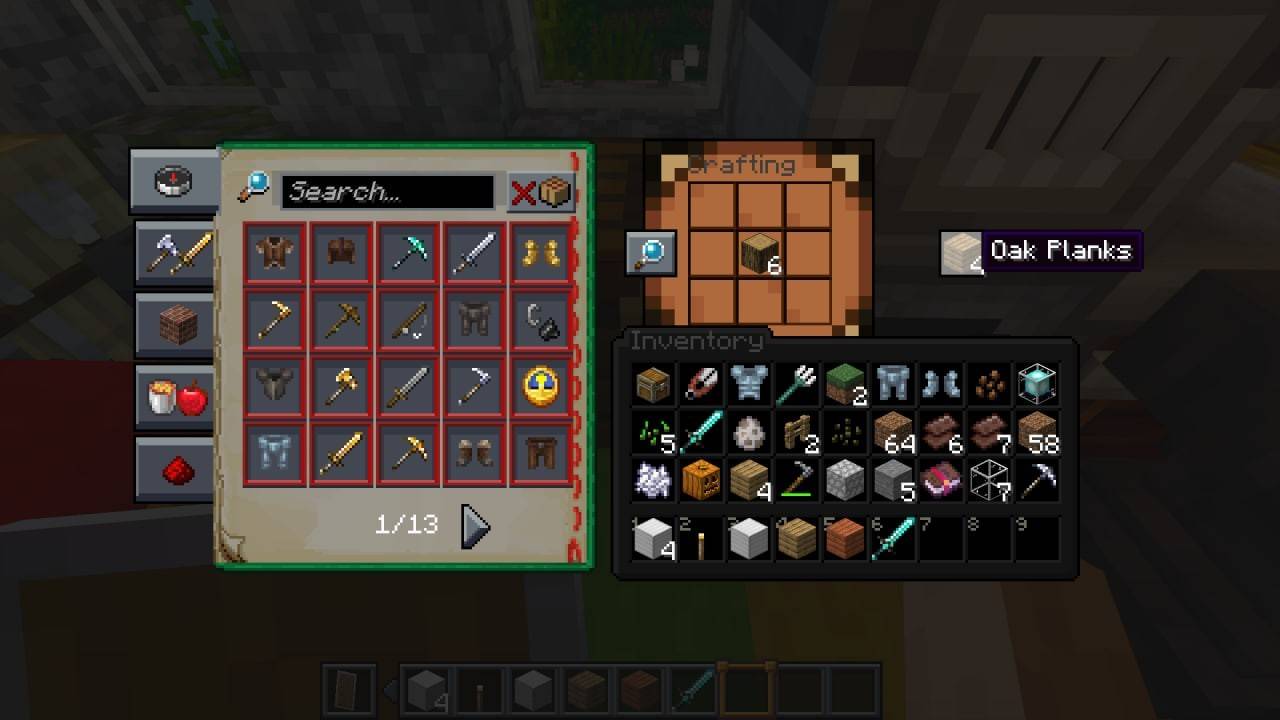Viewport: 1280px width, 720px height.
Task: Select the iron sword recipe
Action: [x=474, y=253]
